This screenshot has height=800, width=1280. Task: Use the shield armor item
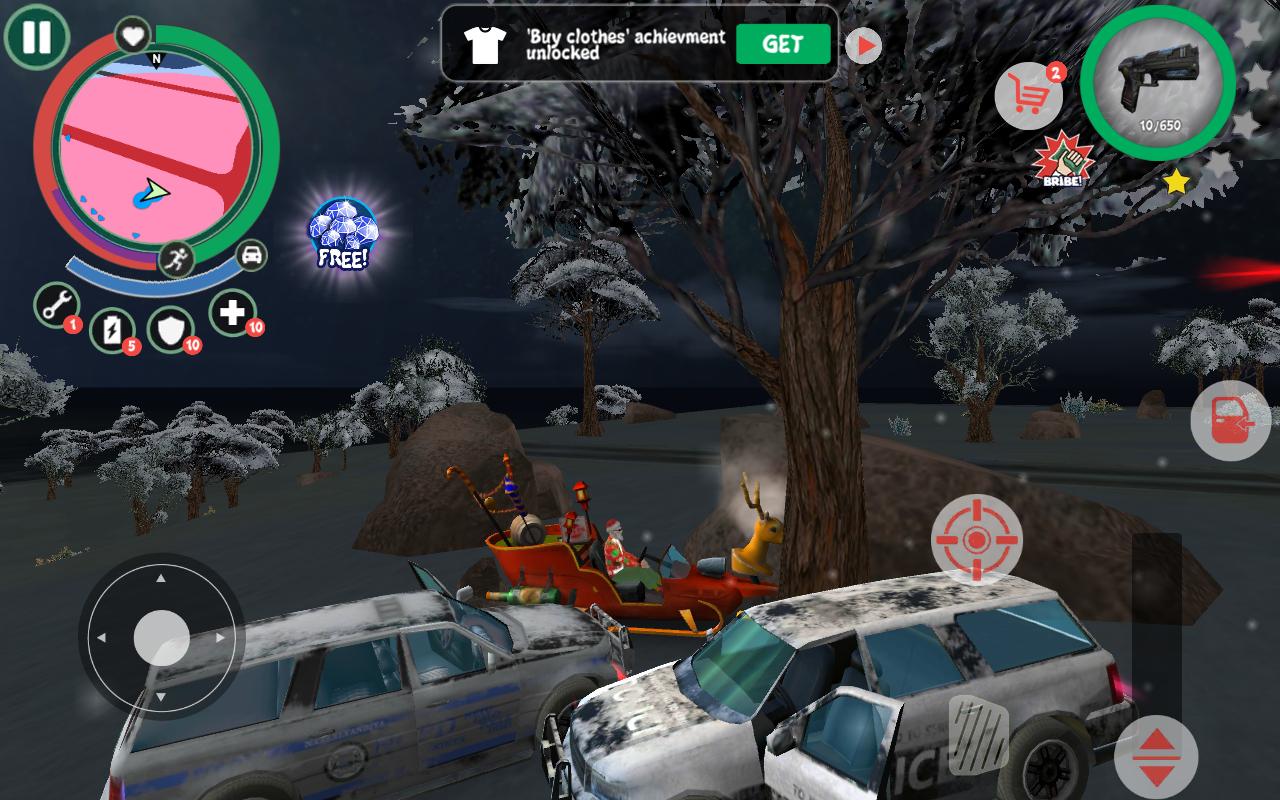(x=170, y=330)
